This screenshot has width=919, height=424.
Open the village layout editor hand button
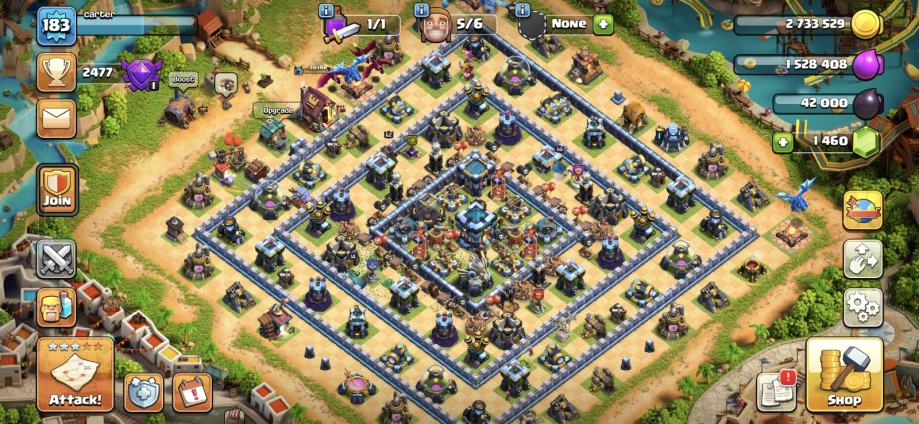click(862, 259)
